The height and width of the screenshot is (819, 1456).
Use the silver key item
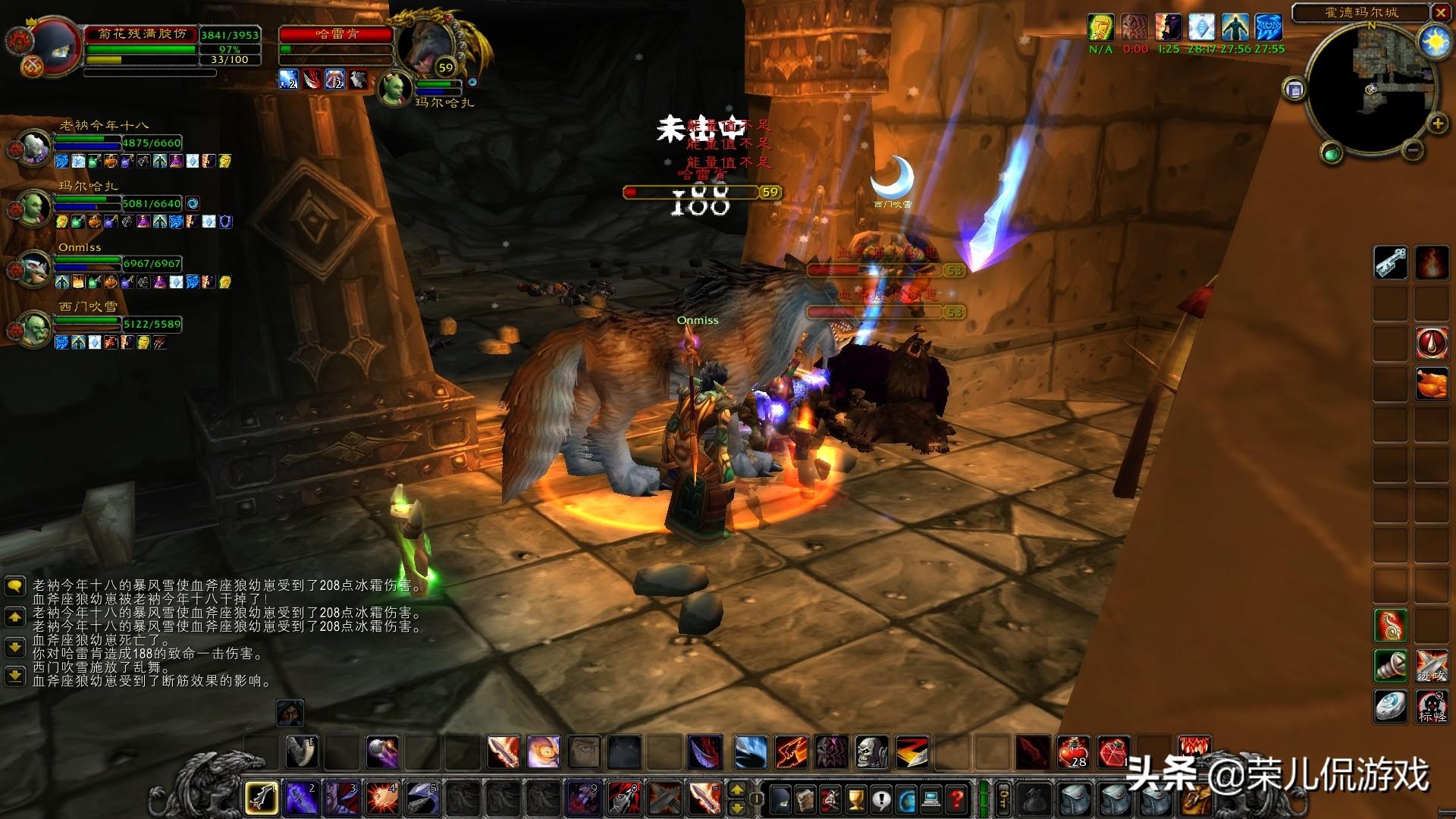tap(1391, 262)
